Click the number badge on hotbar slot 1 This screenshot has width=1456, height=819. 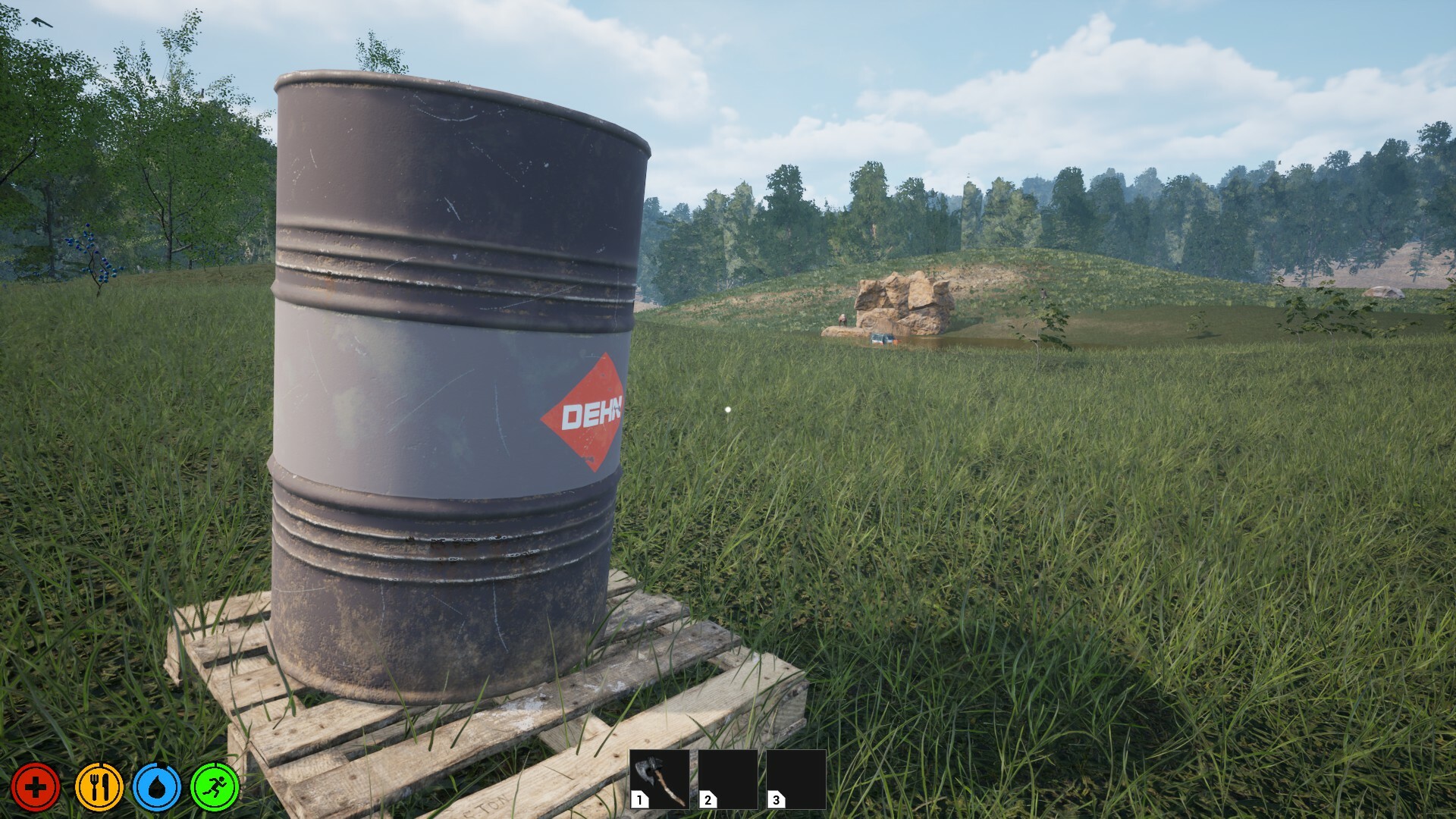639,799
